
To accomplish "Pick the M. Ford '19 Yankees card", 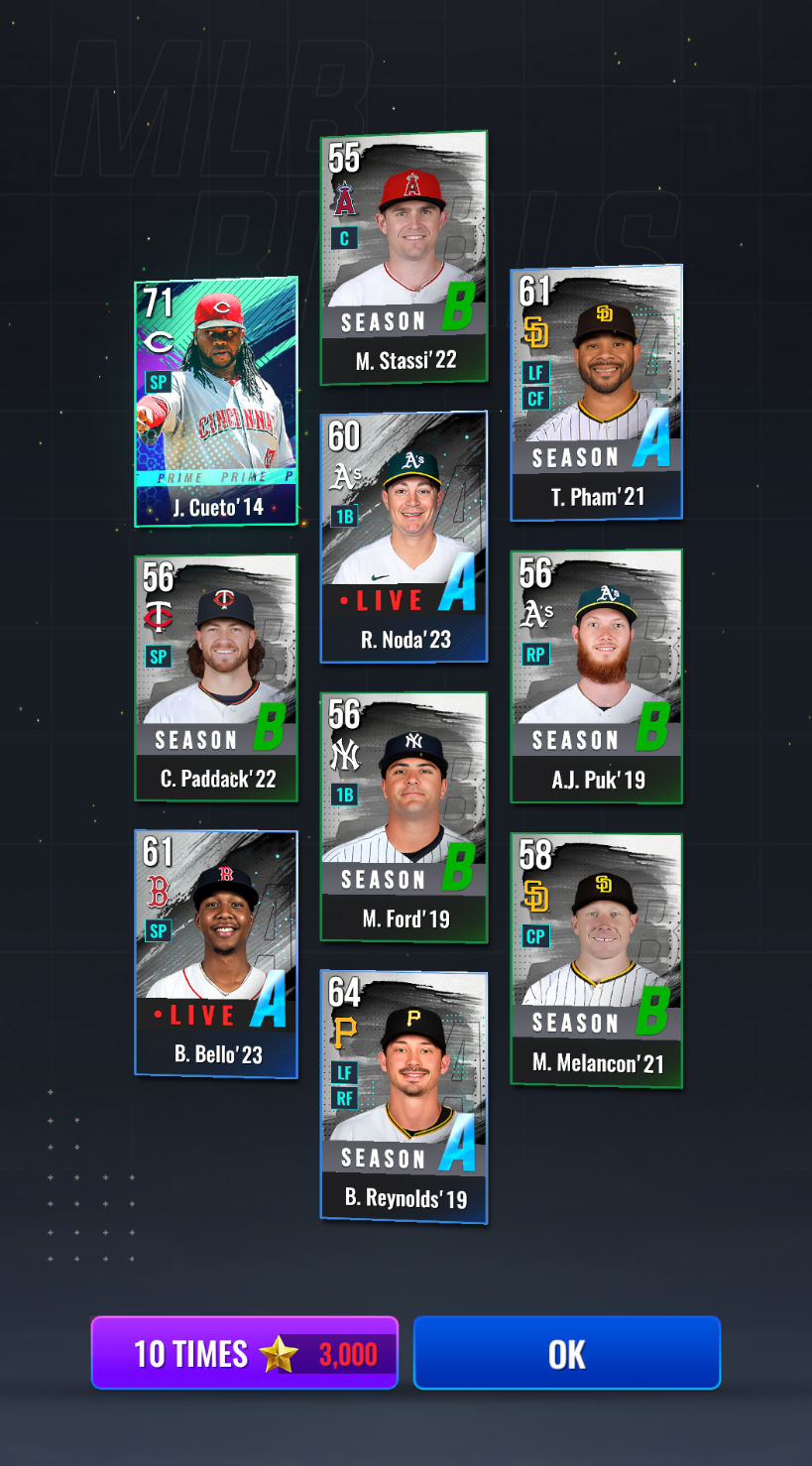I will [x=404, y=816].
